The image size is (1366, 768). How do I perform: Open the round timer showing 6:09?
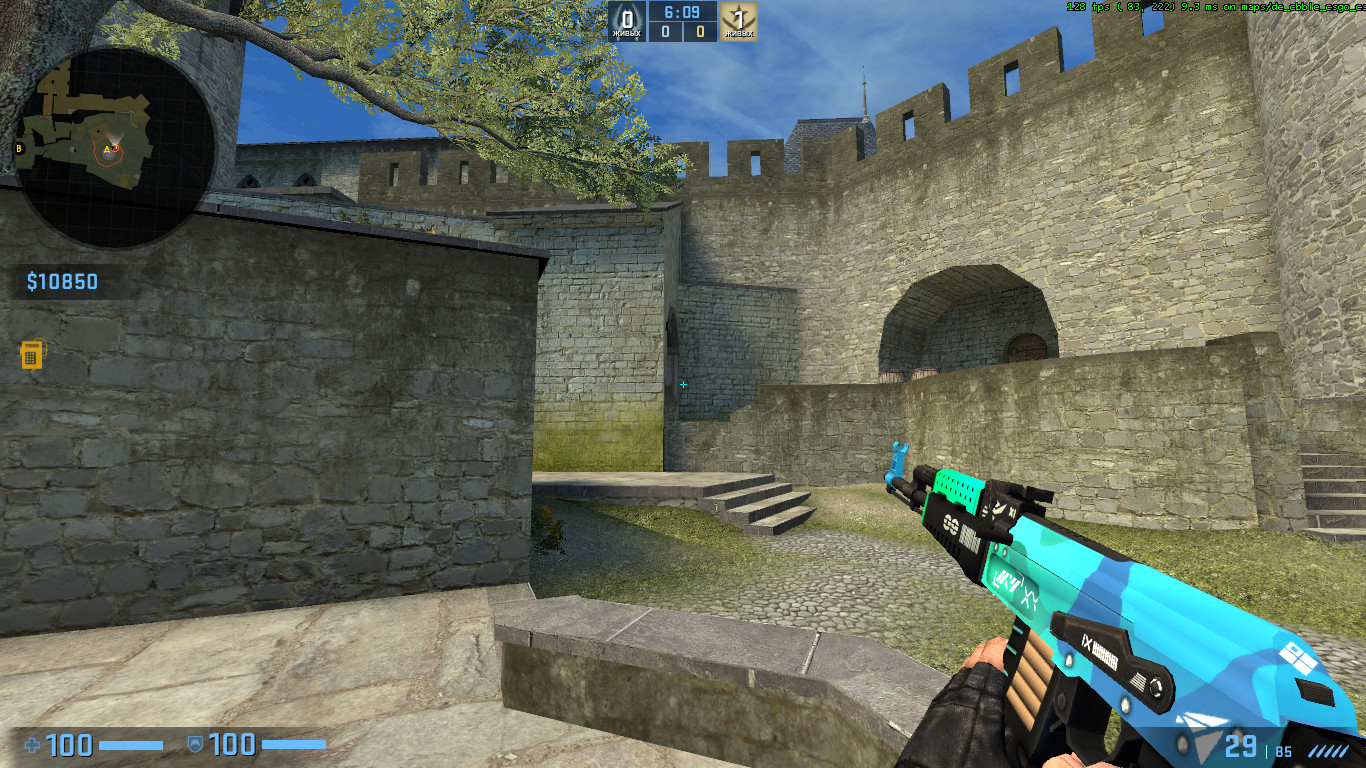click(681, 14)
